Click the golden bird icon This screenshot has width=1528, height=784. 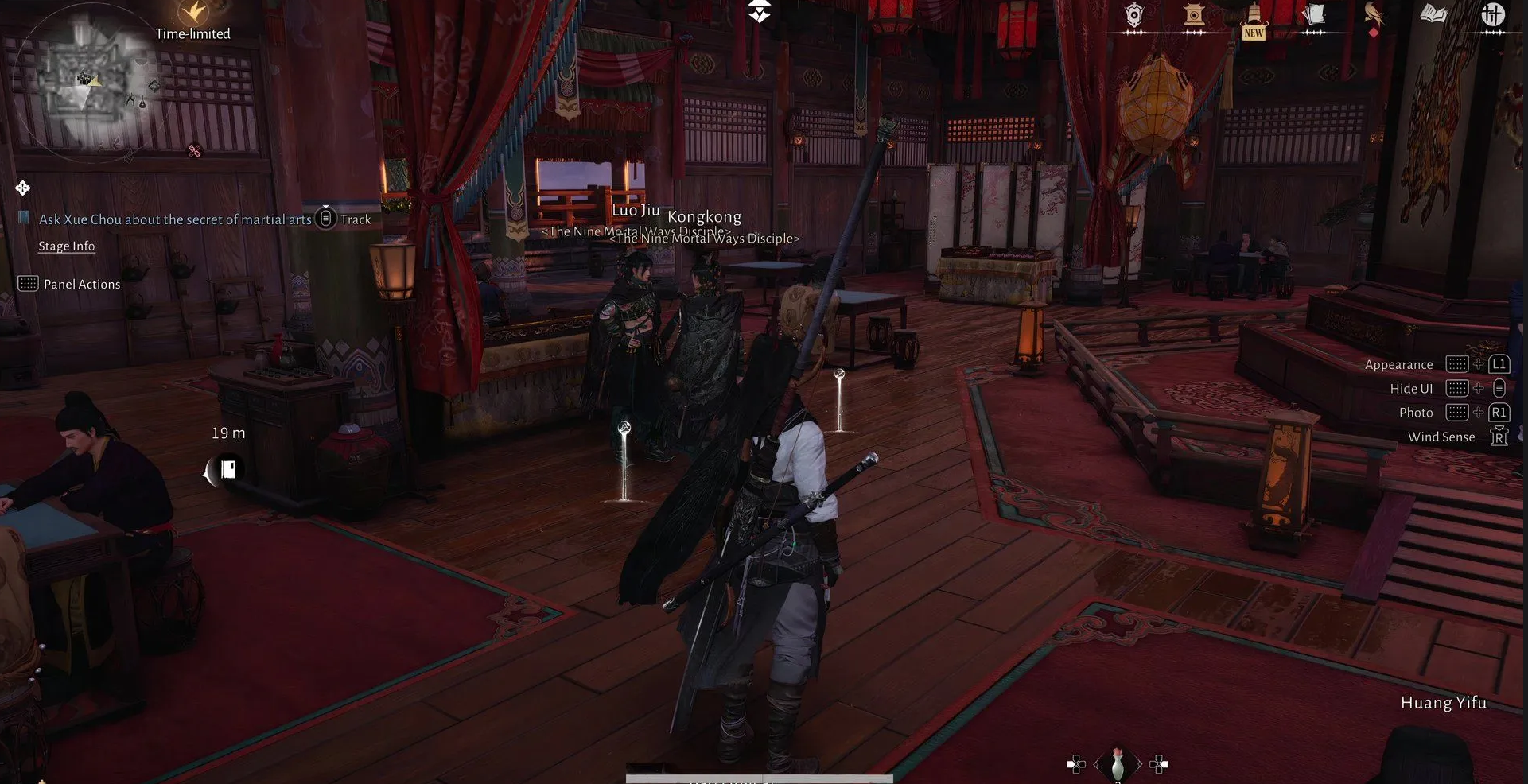pos(1374,15)
